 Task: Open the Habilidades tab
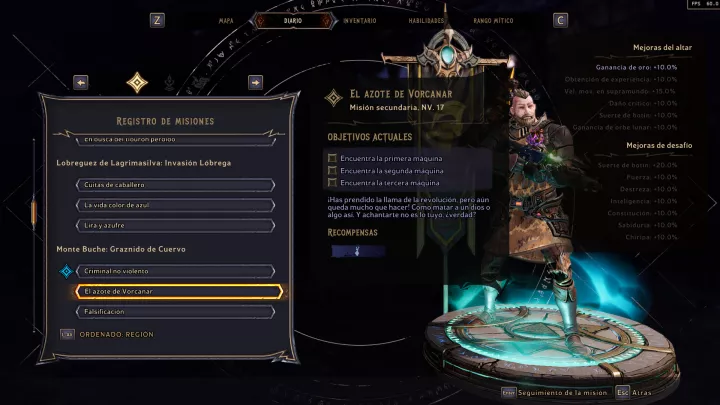point(427,19)
